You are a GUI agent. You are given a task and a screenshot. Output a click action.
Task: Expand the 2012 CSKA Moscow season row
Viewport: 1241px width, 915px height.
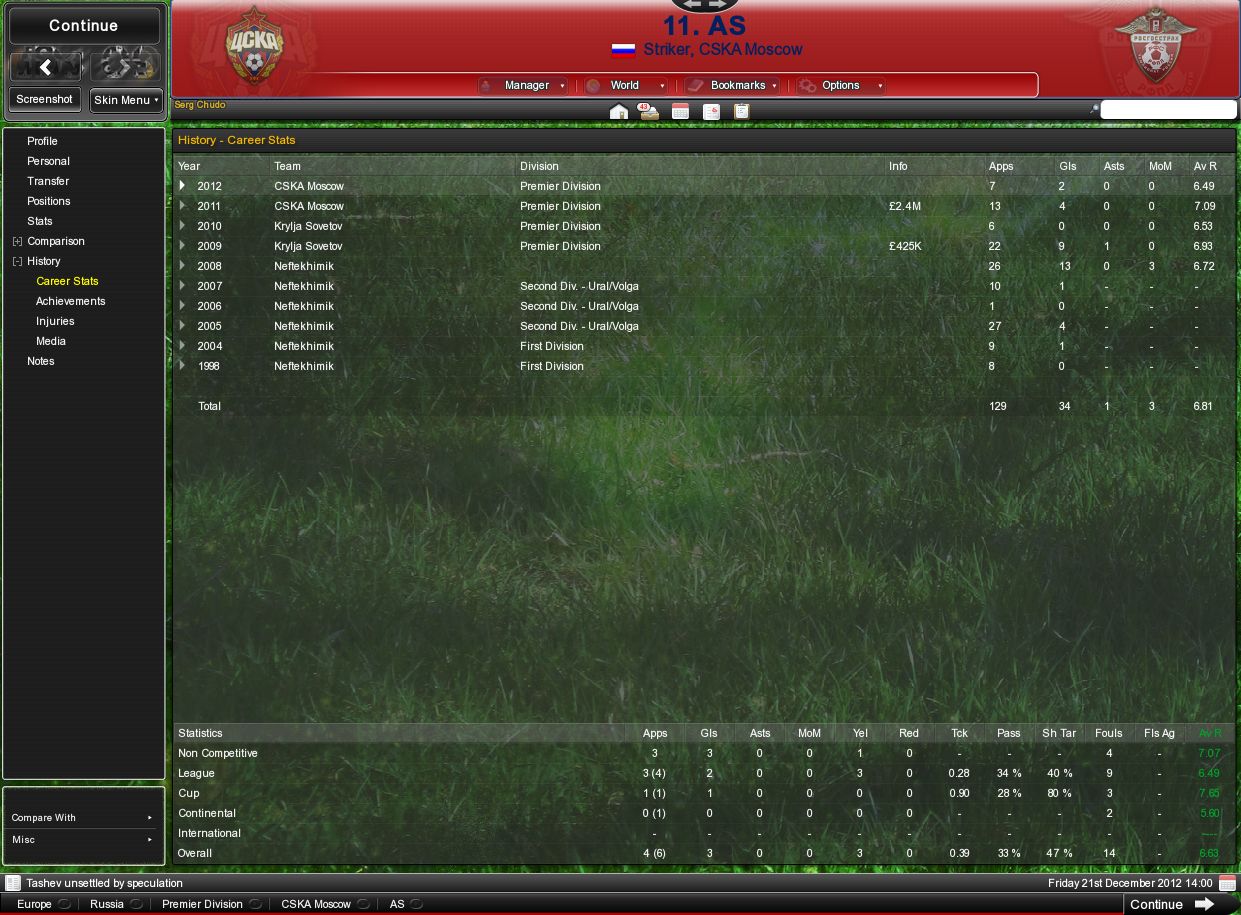[182, 186]
